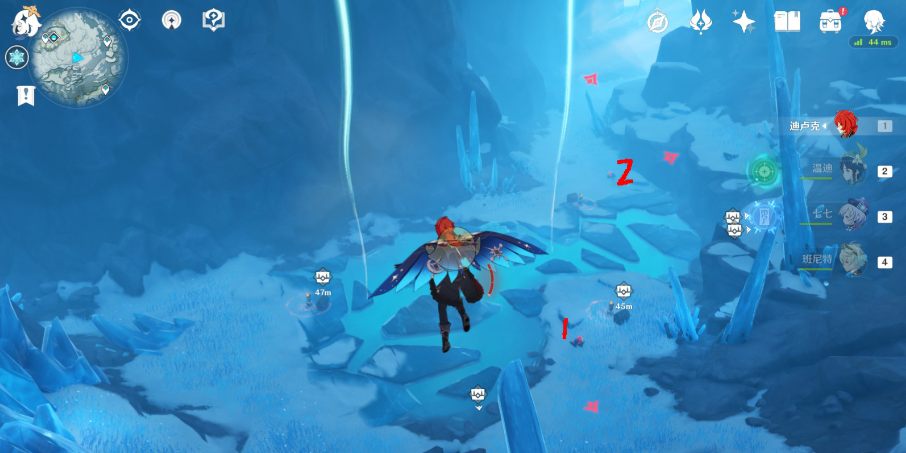Viewport: 906px width, 453px height.
Task: Open the Paimon main menu
Action: [25, 20]
